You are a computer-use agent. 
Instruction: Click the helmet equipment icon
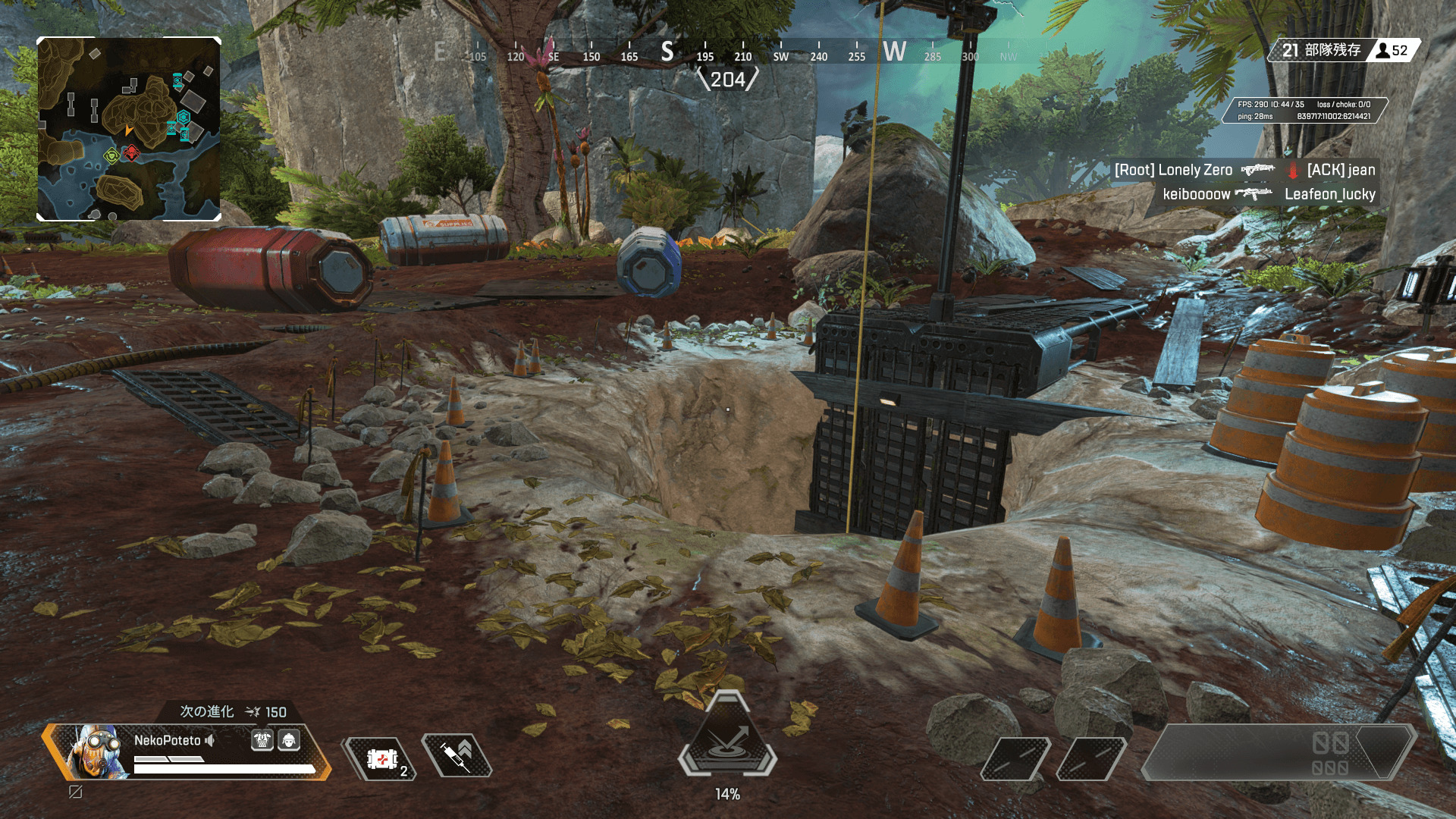coord(289,740)
